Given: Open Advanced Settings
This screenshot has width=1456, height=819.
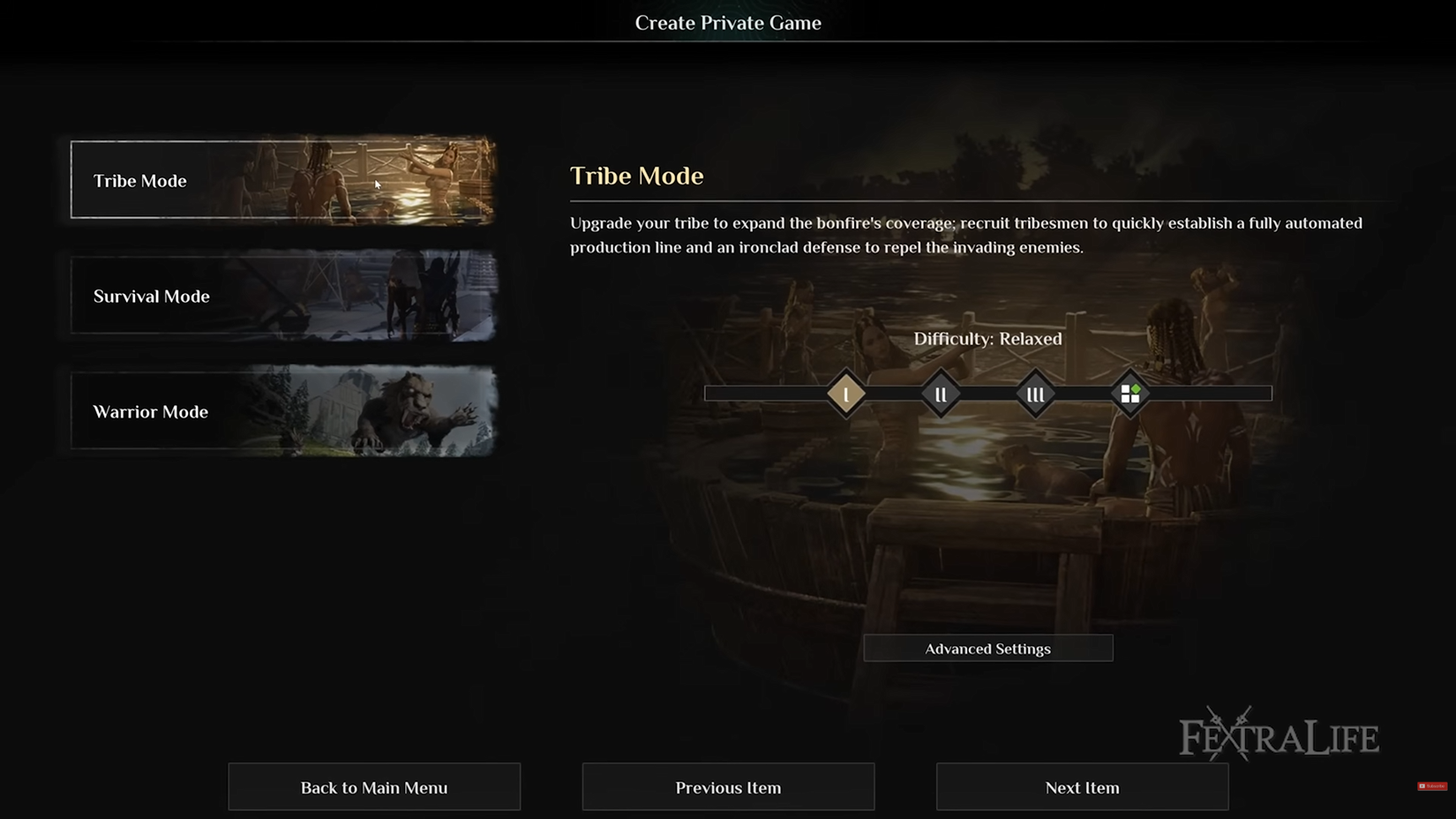Looking at the screenshot, I should coord(988,648).
